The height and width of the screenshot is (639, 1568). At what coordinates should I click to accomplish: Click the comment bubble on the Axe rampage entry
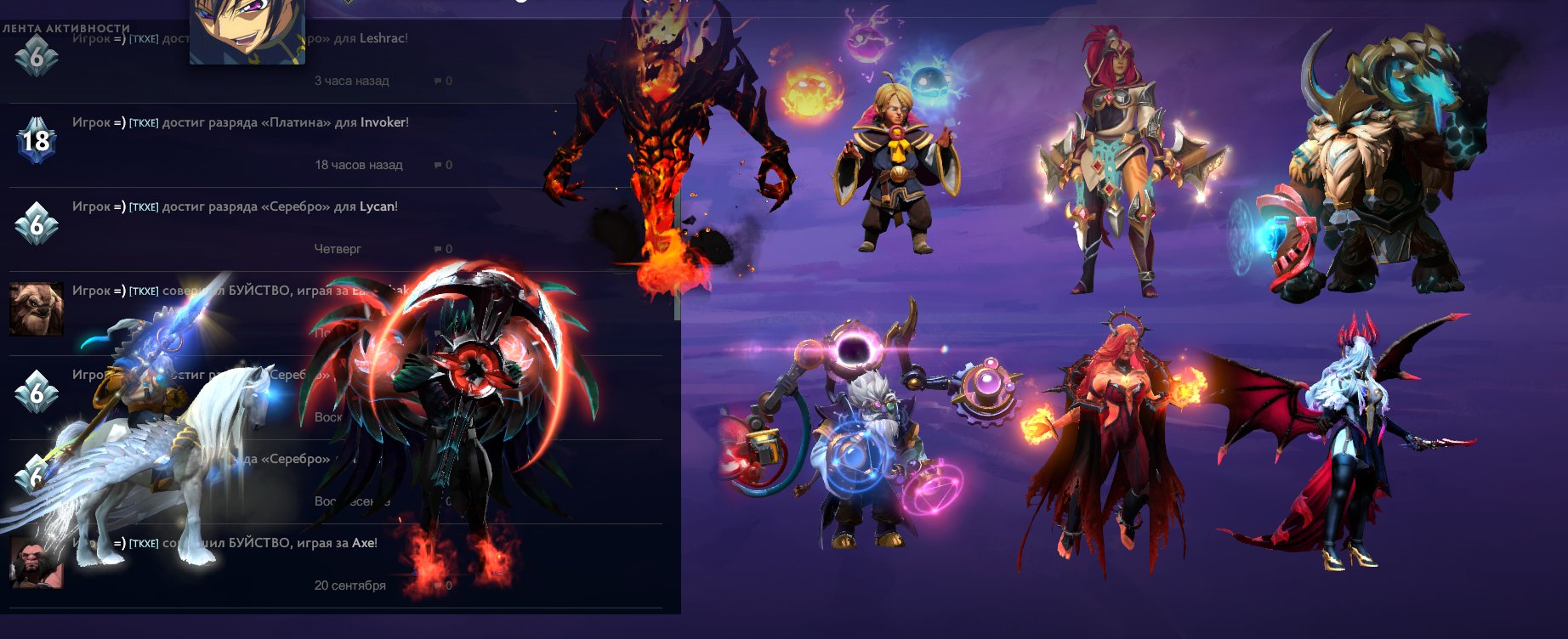(x=436, y=585)
